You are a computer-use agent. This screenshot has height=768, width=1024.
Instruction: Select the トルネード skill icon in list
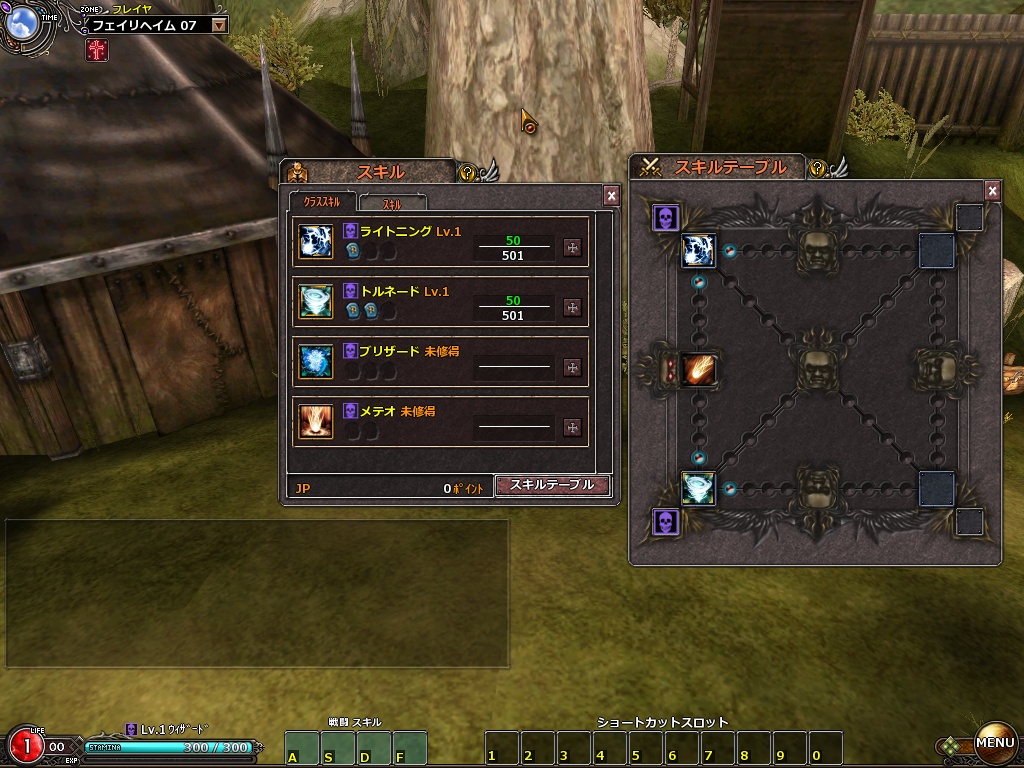pos(316,302)
